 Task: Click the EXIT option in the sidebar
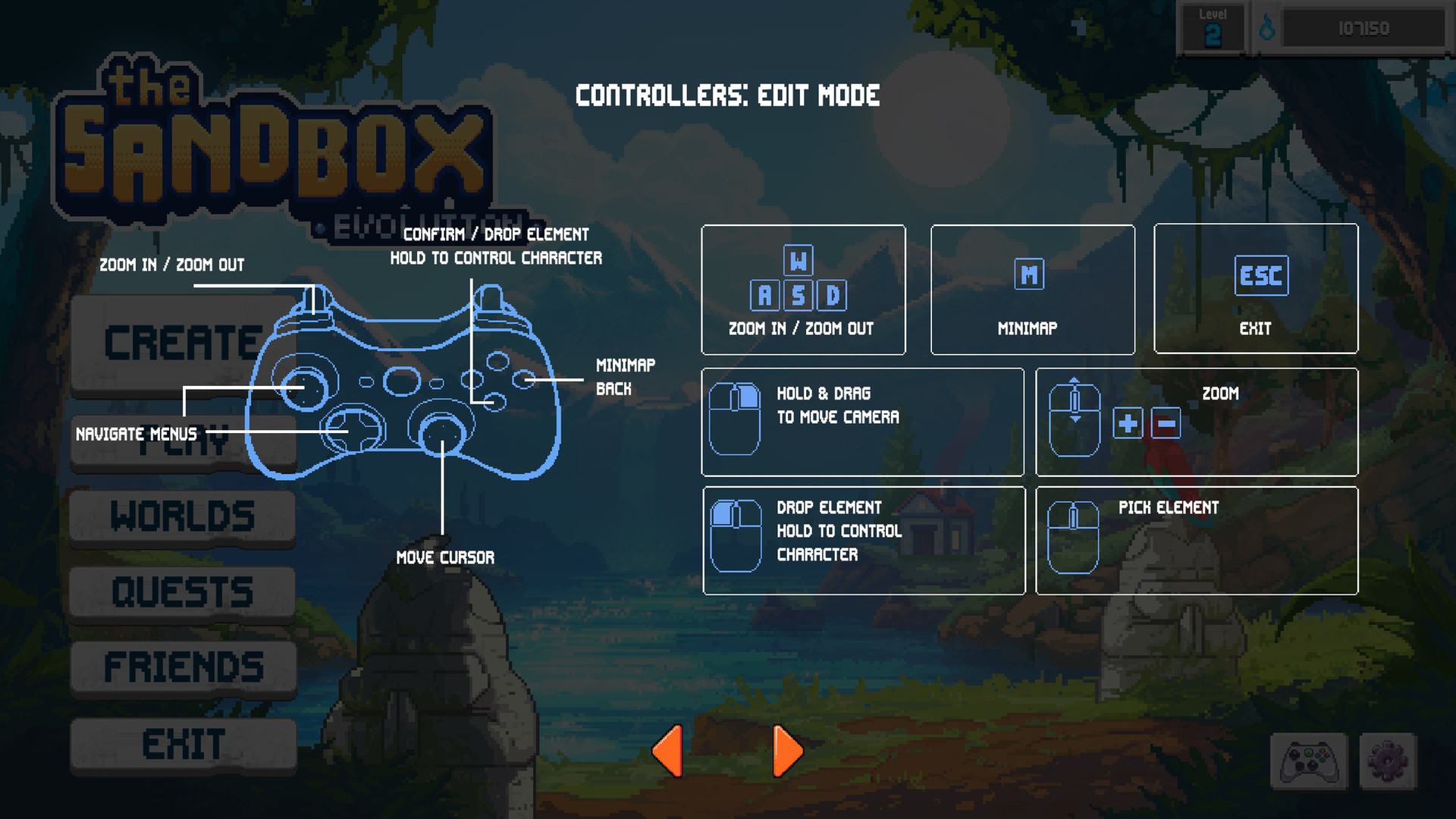pyautogui.click(x=182, y=741)
